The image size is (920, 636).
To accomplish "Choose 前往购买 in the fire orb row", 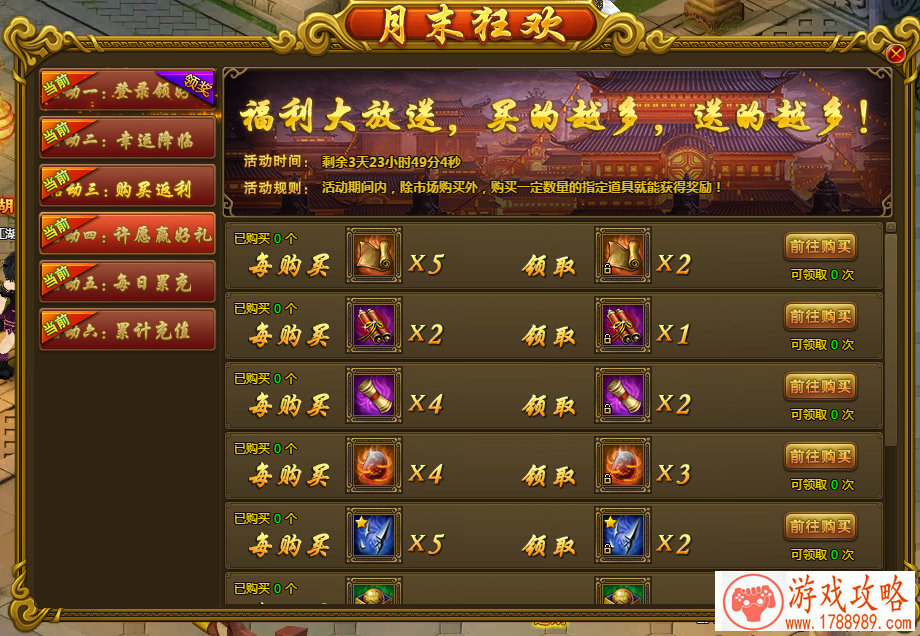I will 820,457.
